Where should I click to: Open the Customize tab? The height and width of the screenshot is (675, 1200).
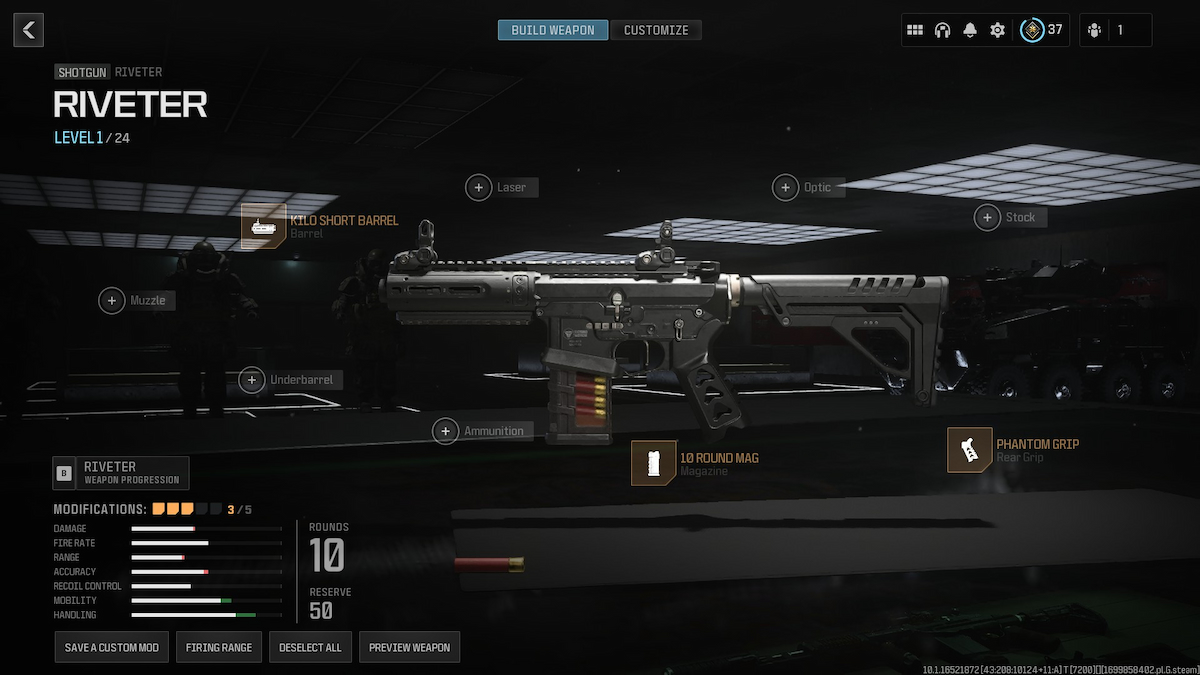coord(656,30)
